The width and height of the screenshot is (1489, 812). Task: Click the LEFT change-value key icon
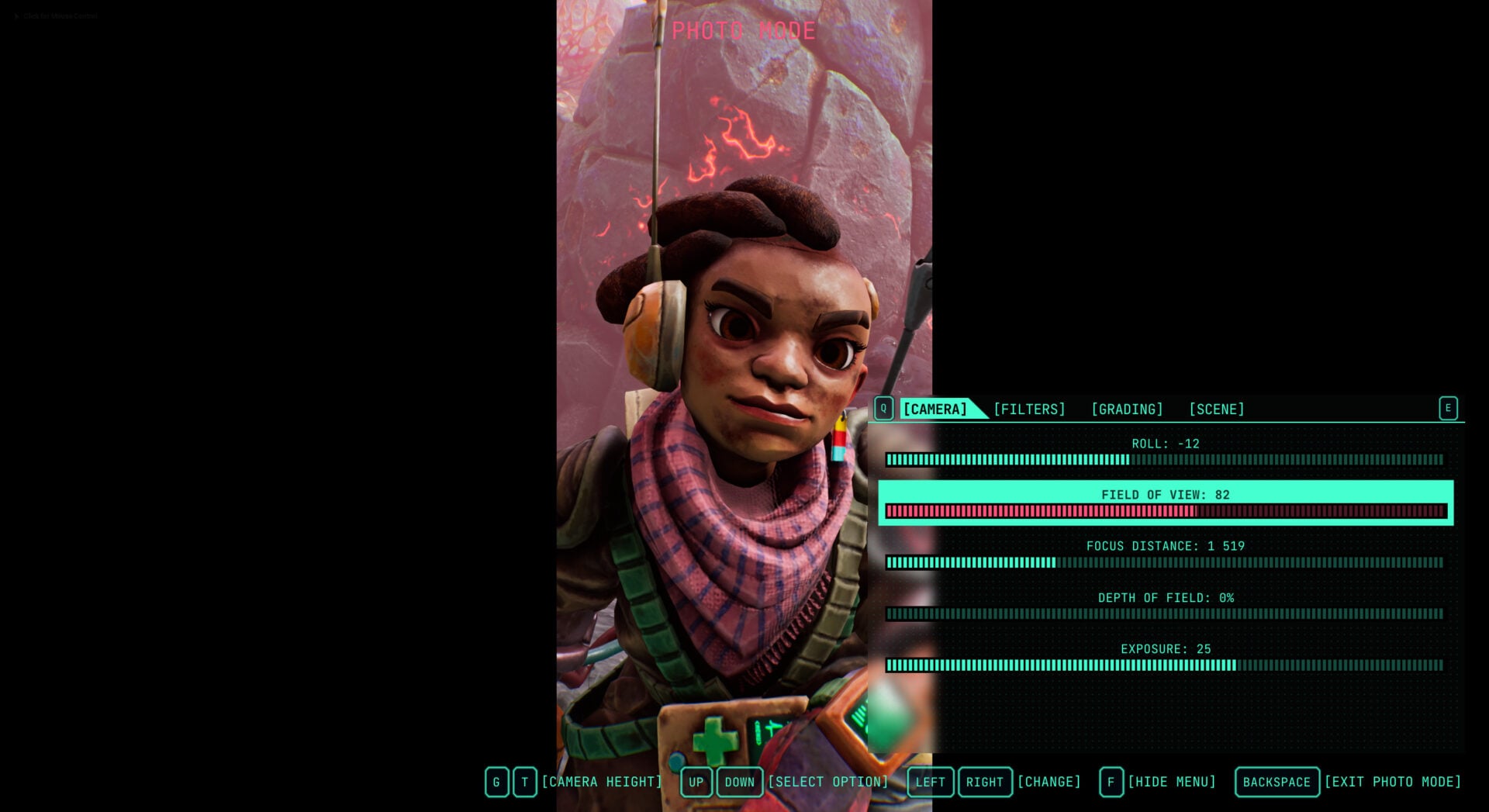point(931,782)
